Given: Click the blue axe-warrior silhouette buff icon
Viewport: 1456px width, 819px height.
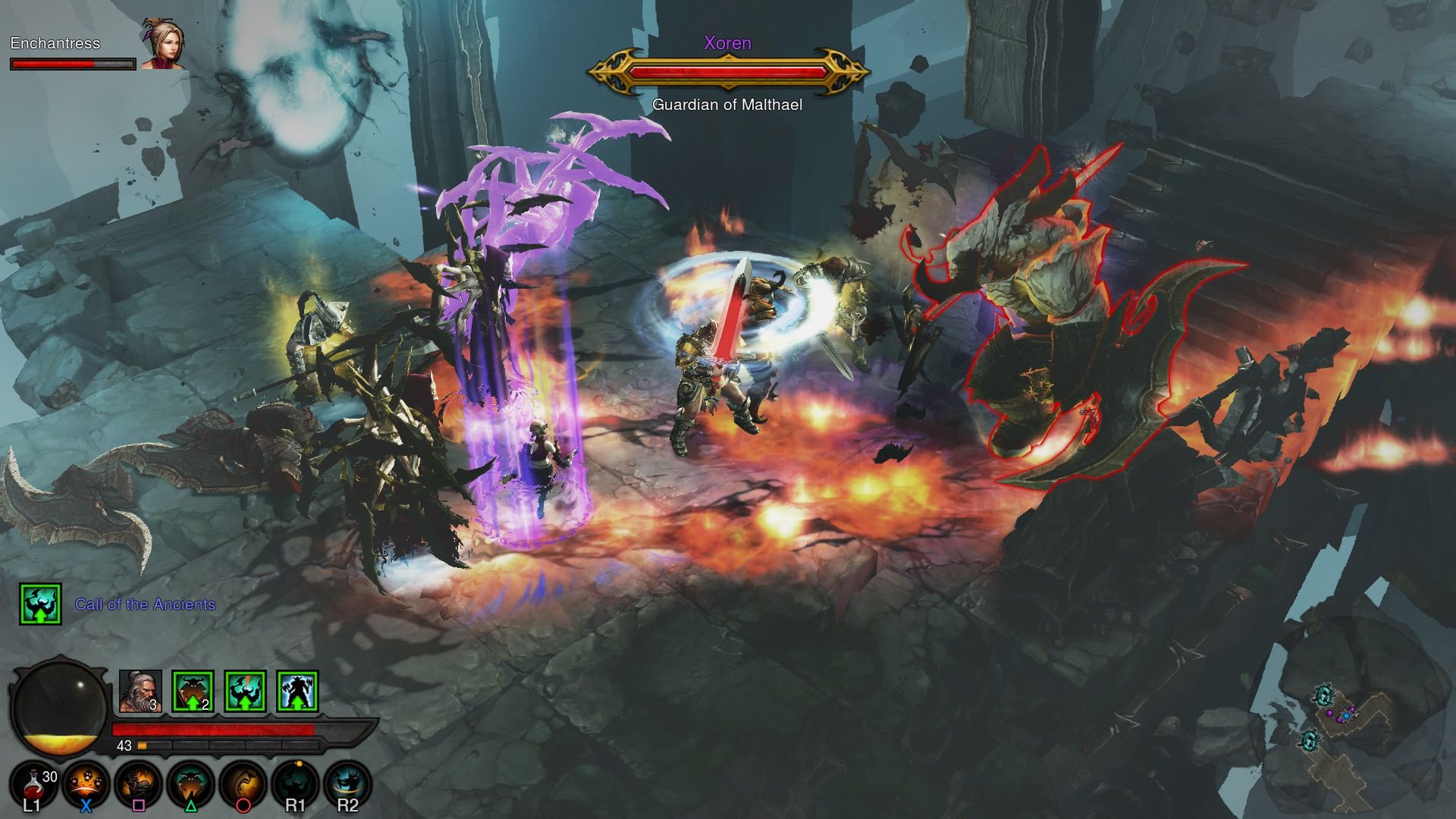Looking at the screenshot, I should (297, 692).
